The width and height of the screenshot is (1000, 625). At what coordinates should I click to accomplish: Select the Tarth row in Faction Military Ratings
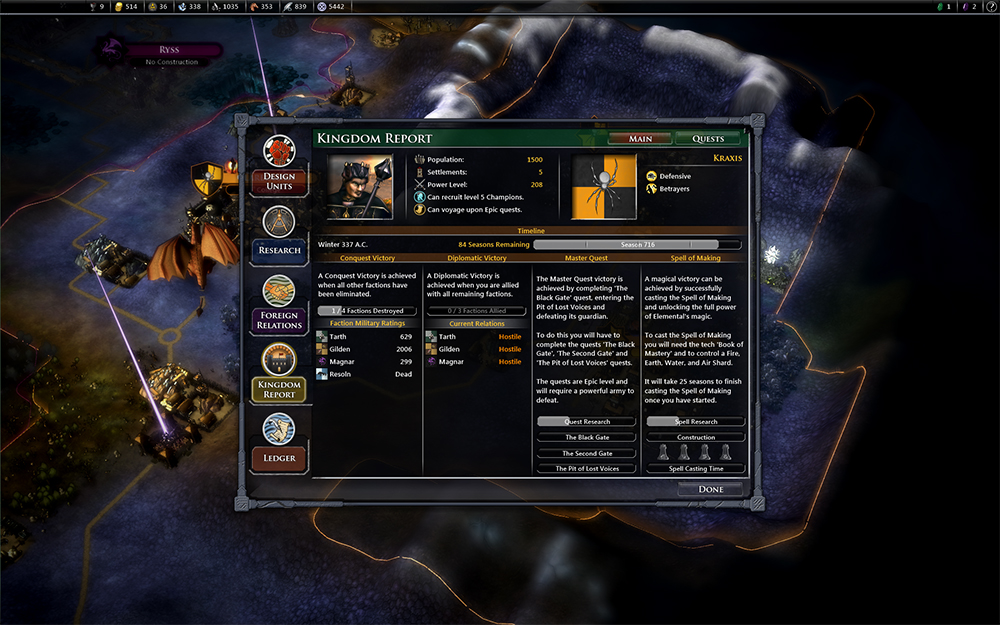click(x=364, y=337)
